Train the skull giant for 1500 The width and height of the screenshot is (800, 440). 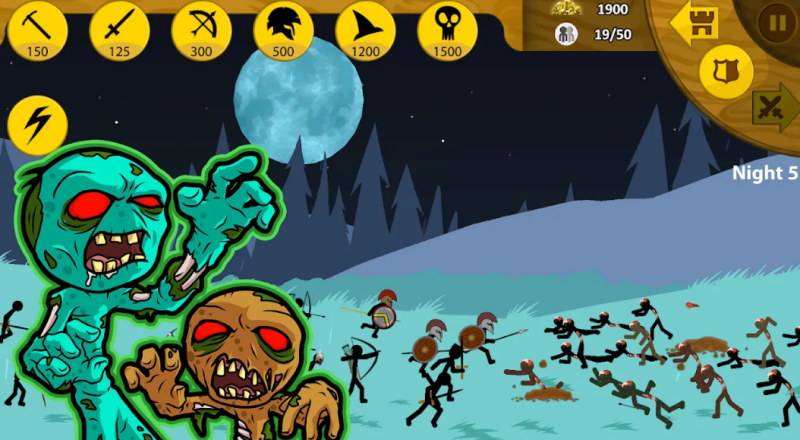(x=447, y=29)
